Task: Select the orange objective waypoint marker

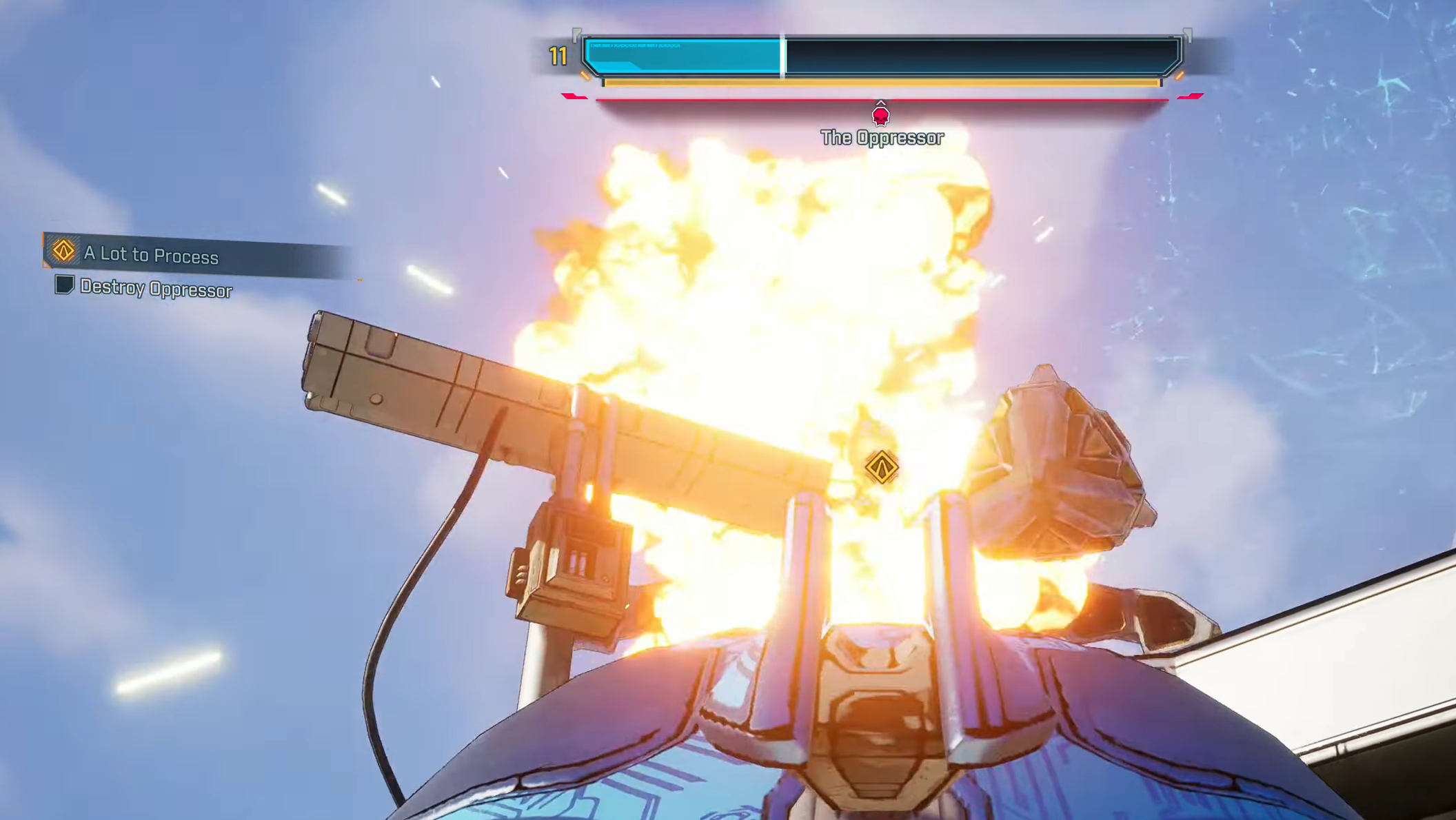Action: [881, 467]
